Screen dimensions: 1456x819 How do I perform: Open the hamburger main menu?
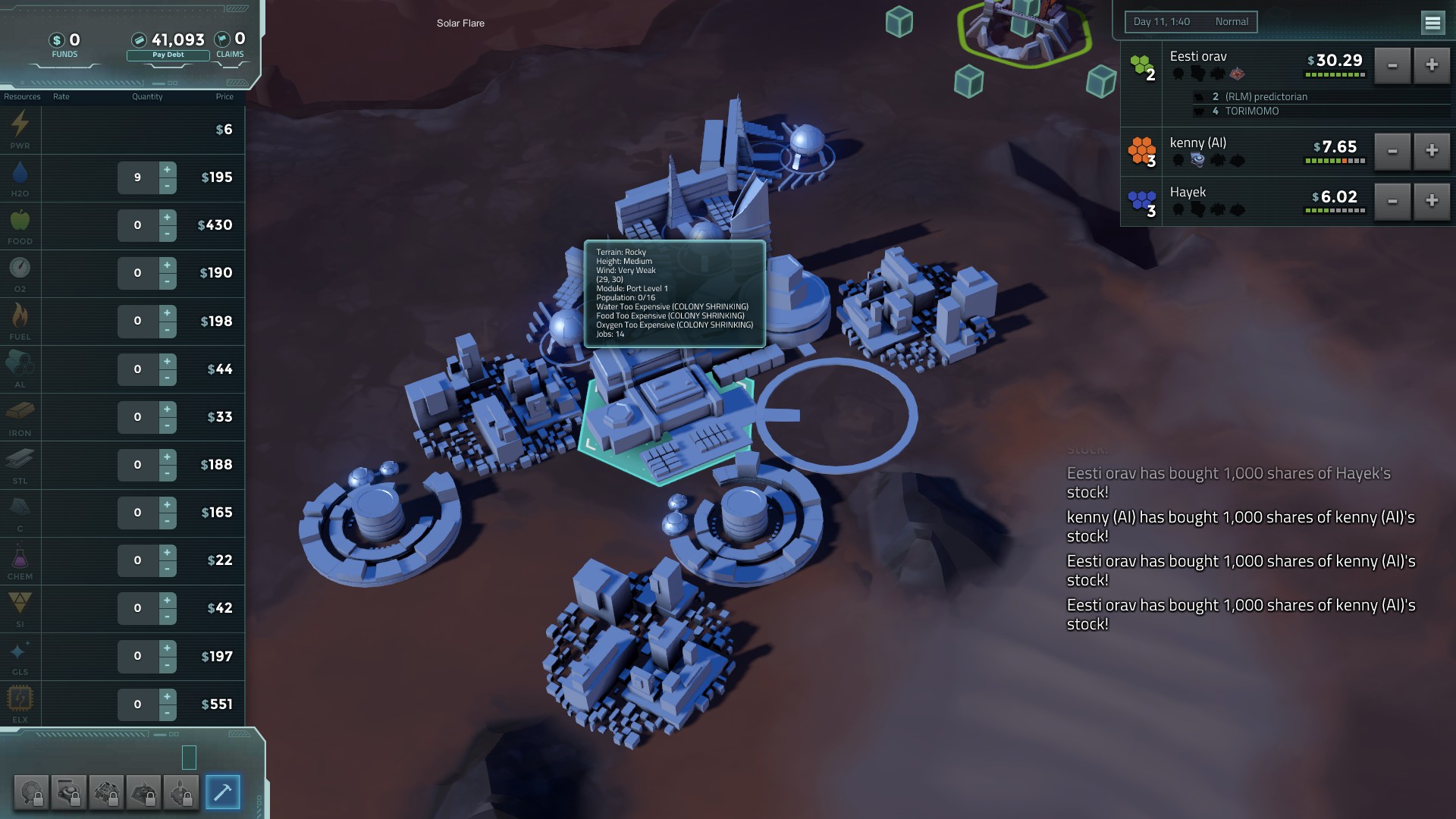tap(1432, 24)
